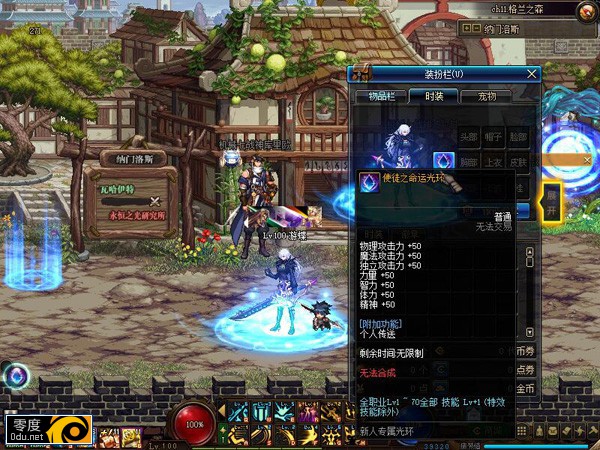Open the 宠物 pet tab

(487, 96)
